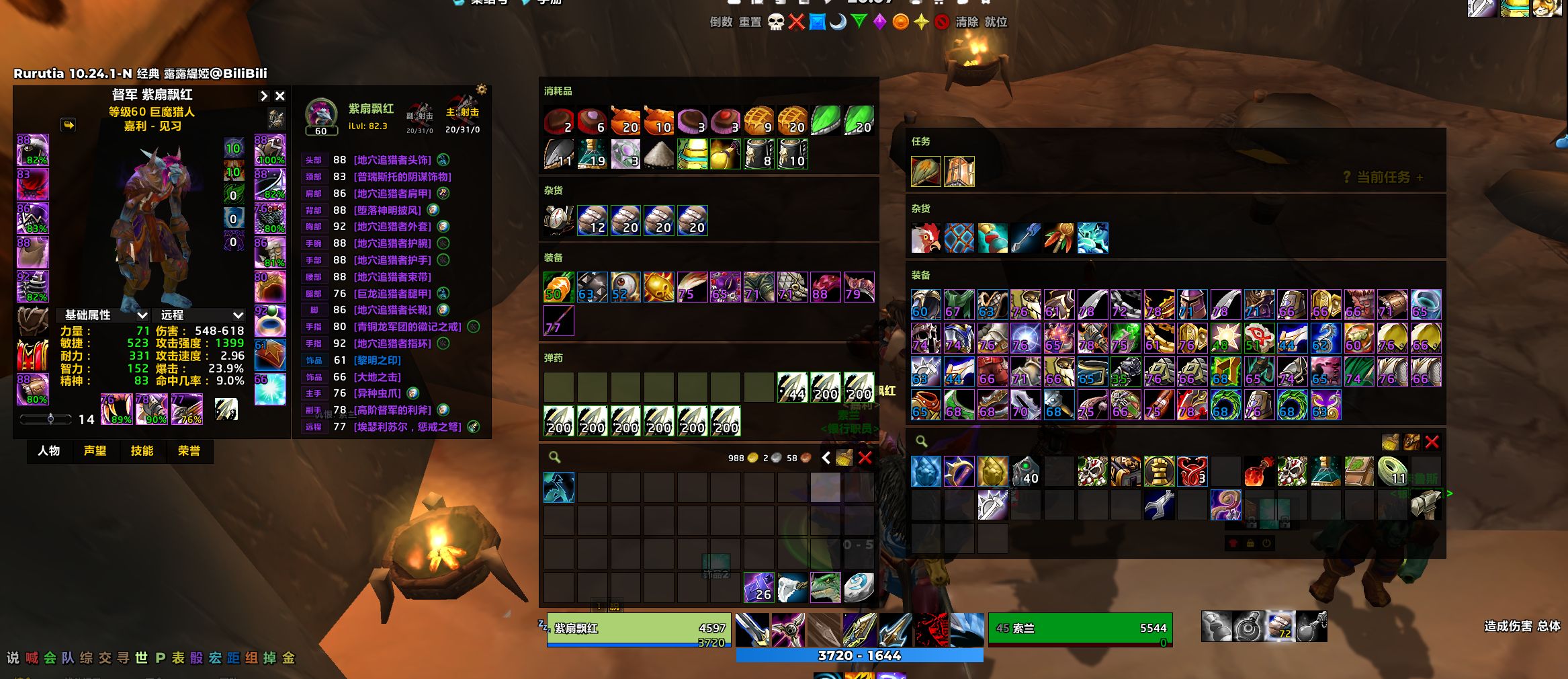Start a 就位 ready check
The width and height of the screenshot is (1568, 679).
coord(996,22)
